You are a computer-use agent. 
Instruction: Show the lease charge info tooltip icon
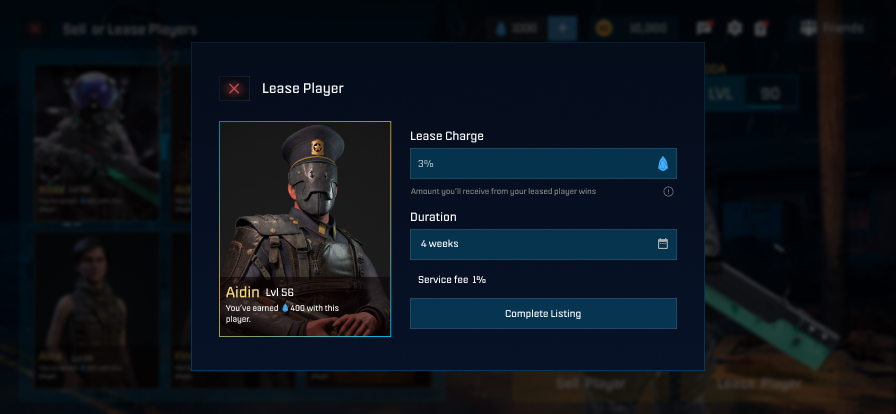click(668, 191)
